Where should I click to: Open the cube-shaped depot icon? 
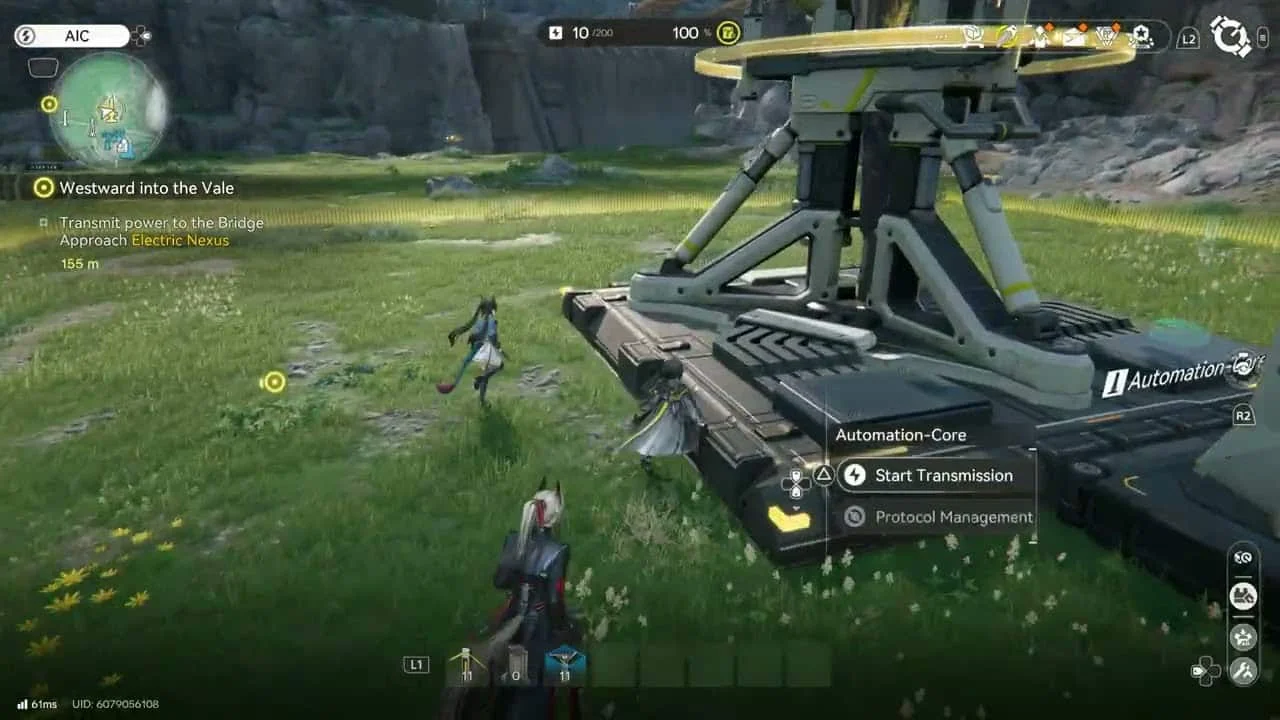coord(972,36)
